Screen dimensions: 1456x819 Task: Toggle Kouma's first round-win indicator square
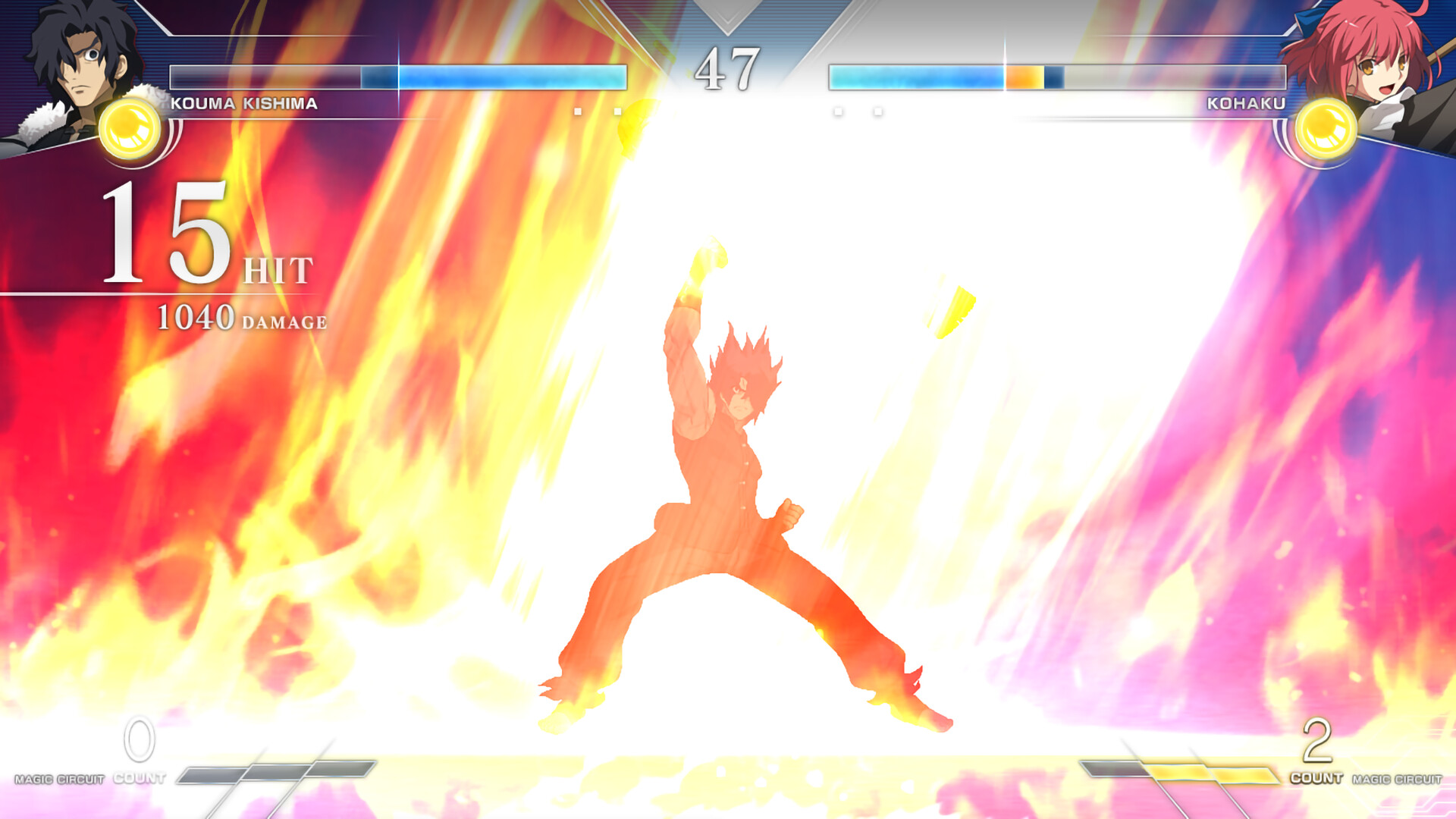click(578, 111)
